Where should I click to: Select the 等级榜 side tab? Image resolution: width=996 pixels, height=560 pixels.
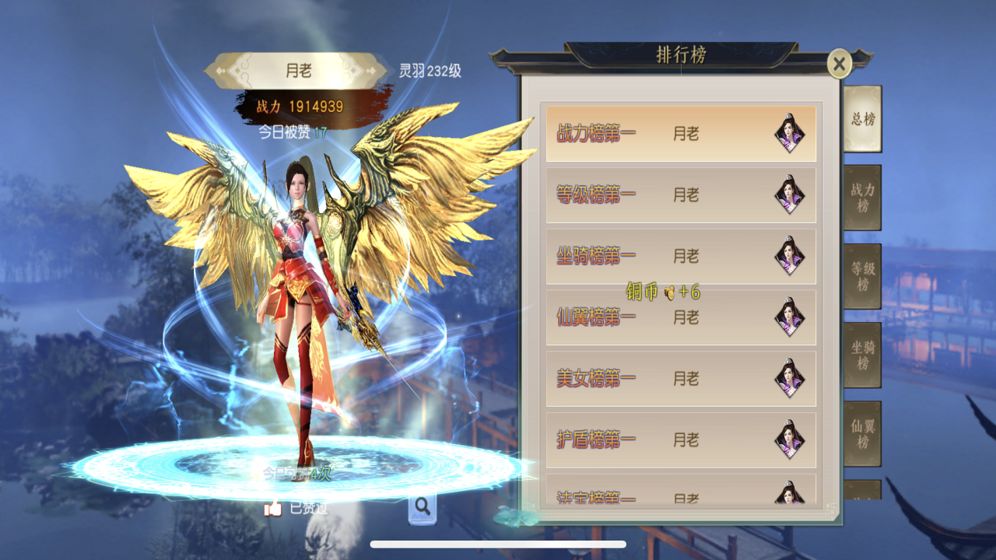(x=862, y=276)
